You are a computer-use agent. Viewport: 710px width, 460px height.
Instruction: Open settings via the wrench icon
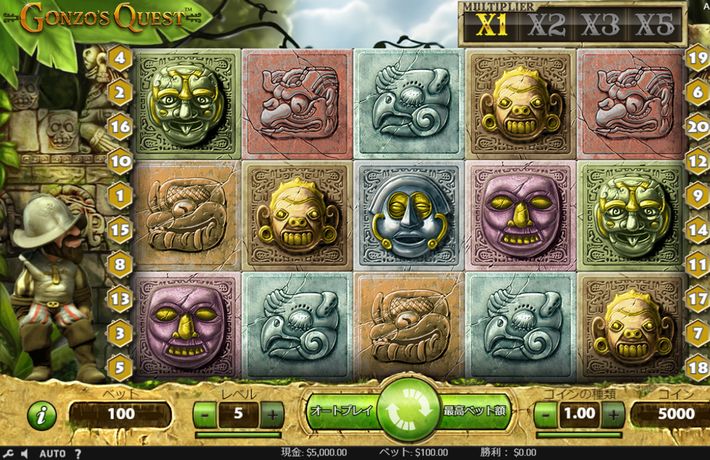point(7,453)
